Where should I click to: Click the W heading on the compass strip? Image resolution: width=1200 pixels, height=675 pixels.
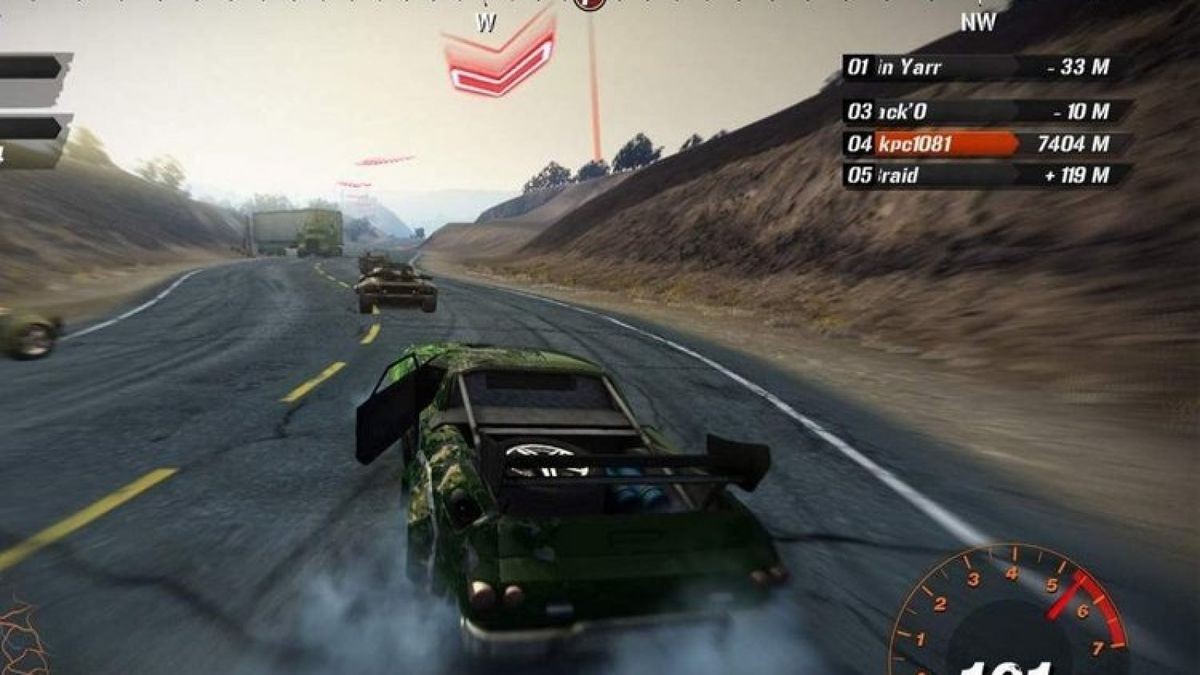486,24
